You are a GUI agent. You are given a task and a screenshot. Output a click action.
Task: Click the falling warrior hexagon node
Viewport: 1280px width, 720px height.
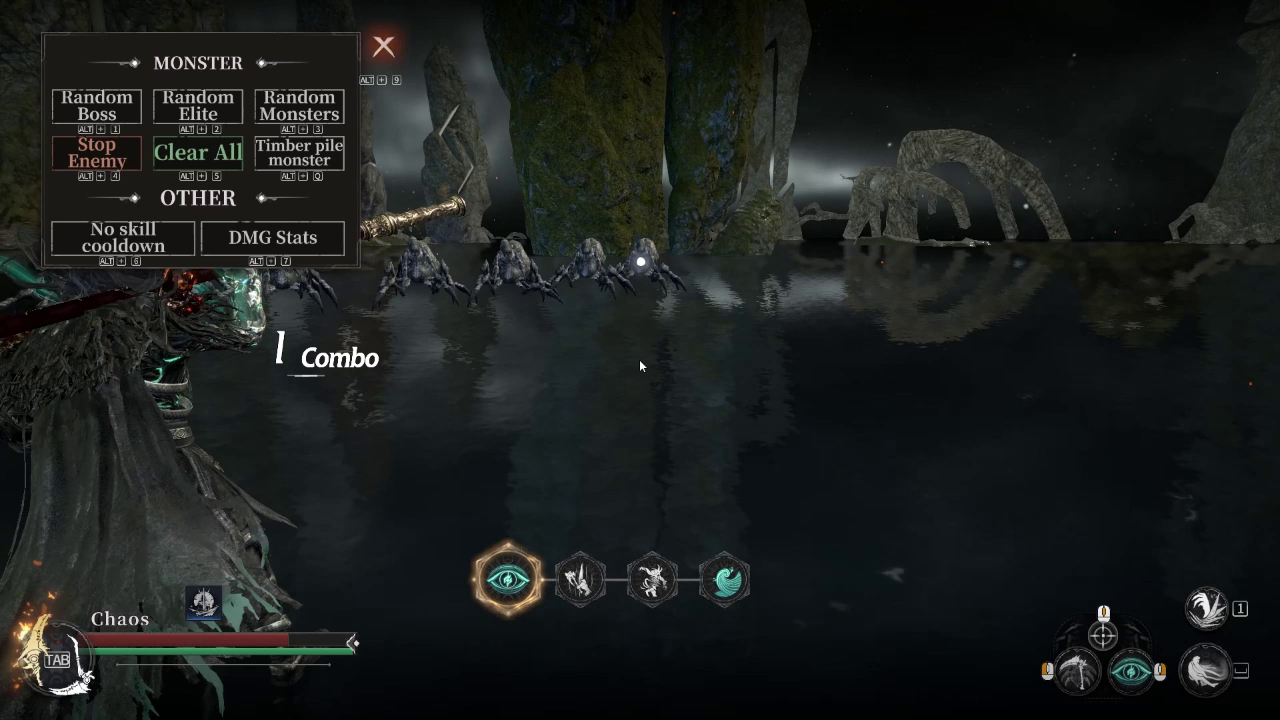[x=580, y=579]
